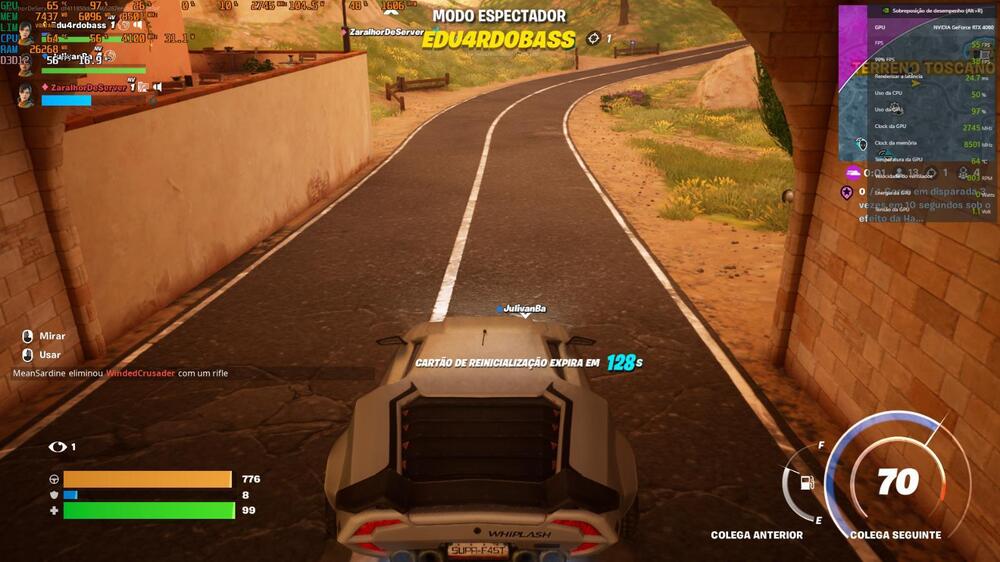
Task: Switch to the next teammate (Colega Seguinte)
Action: (897, 535)
